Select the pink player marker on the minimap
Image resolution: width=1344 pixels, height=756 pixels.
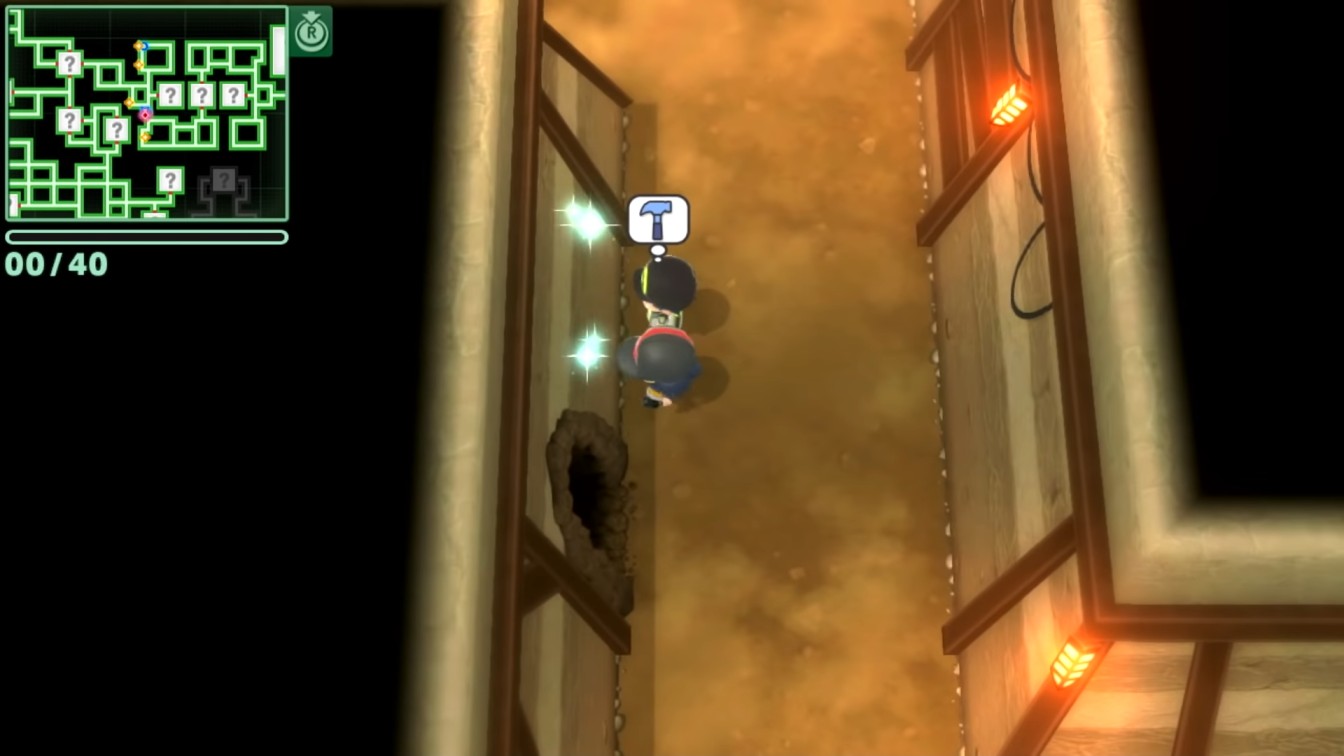pos(144,114)
